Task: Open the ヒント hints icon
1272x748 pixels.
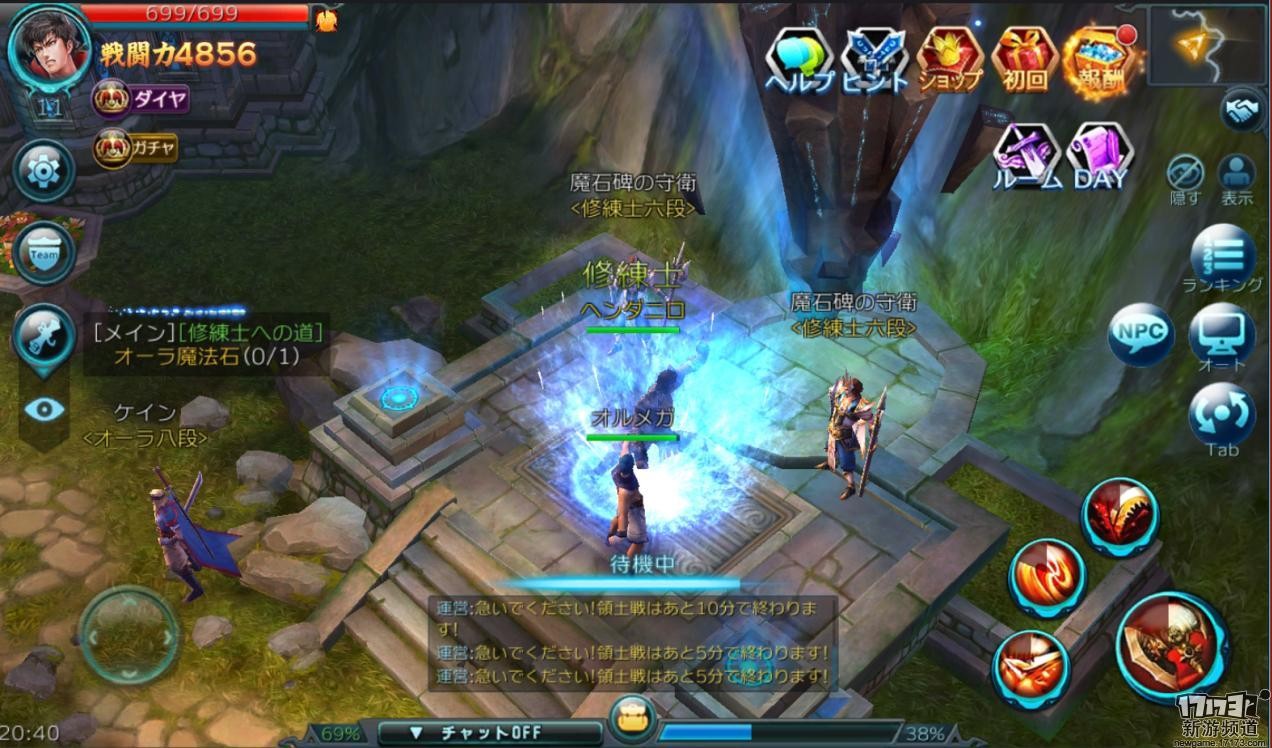Action: (874, 60)
